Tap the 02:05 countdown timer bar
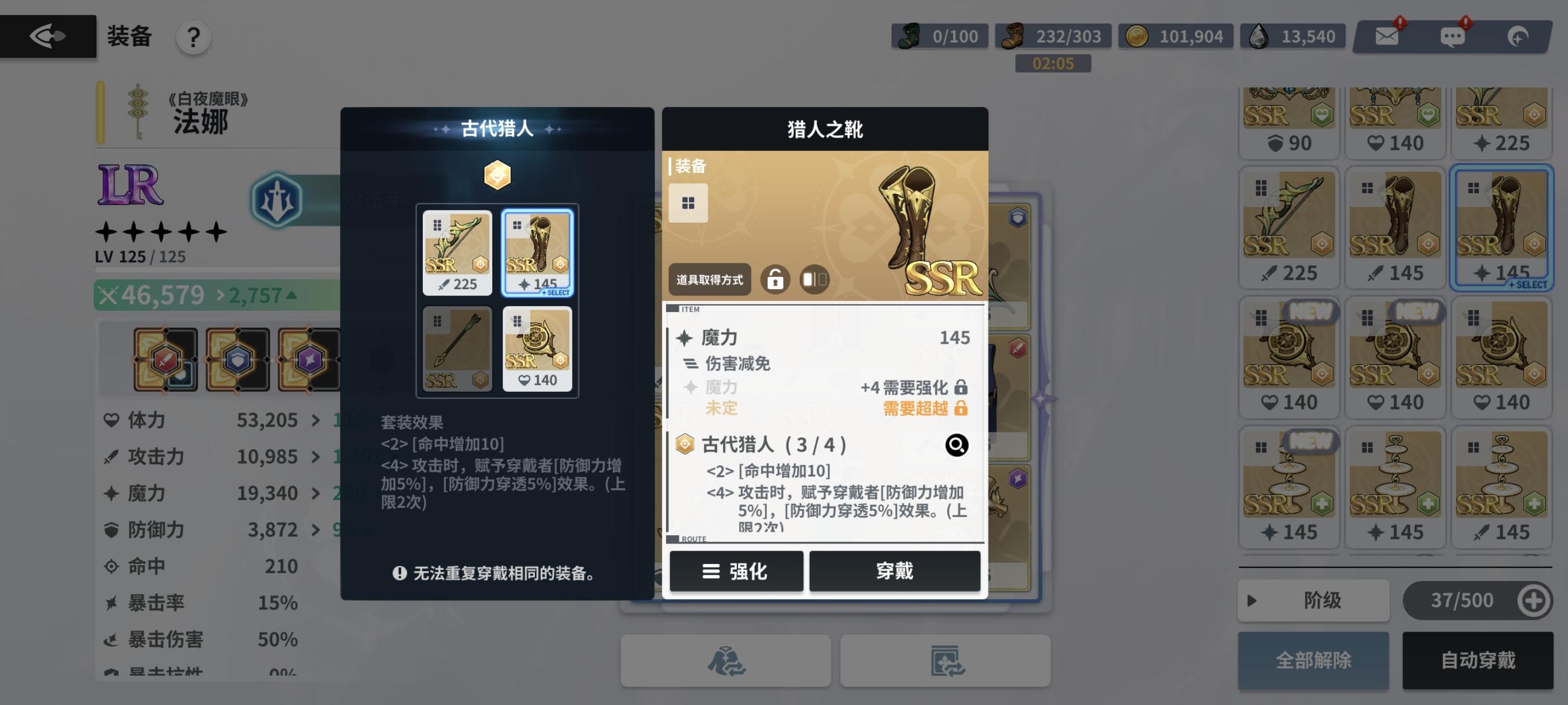This screenshot has width=1568, height=705. (x=1053, y=63)
